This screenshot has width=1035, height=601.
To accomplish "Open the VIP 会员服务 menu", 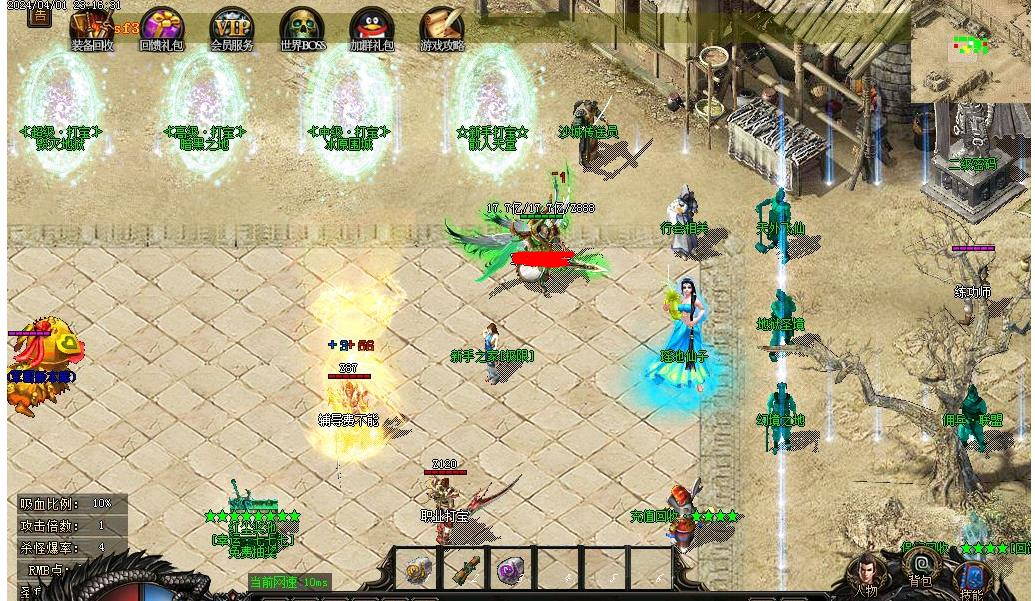I will [x=231, y=27].
